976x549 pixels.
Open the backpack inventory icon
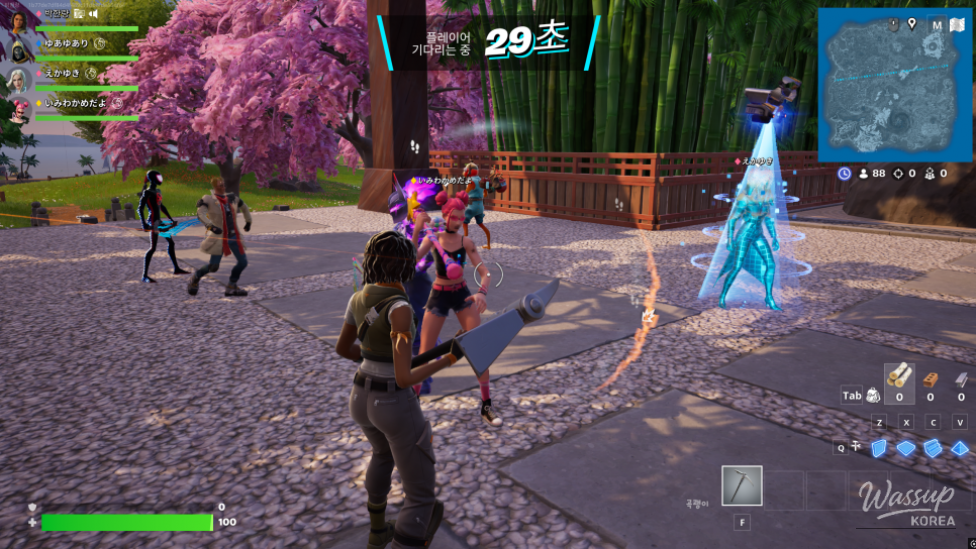[x=872, y=395]
